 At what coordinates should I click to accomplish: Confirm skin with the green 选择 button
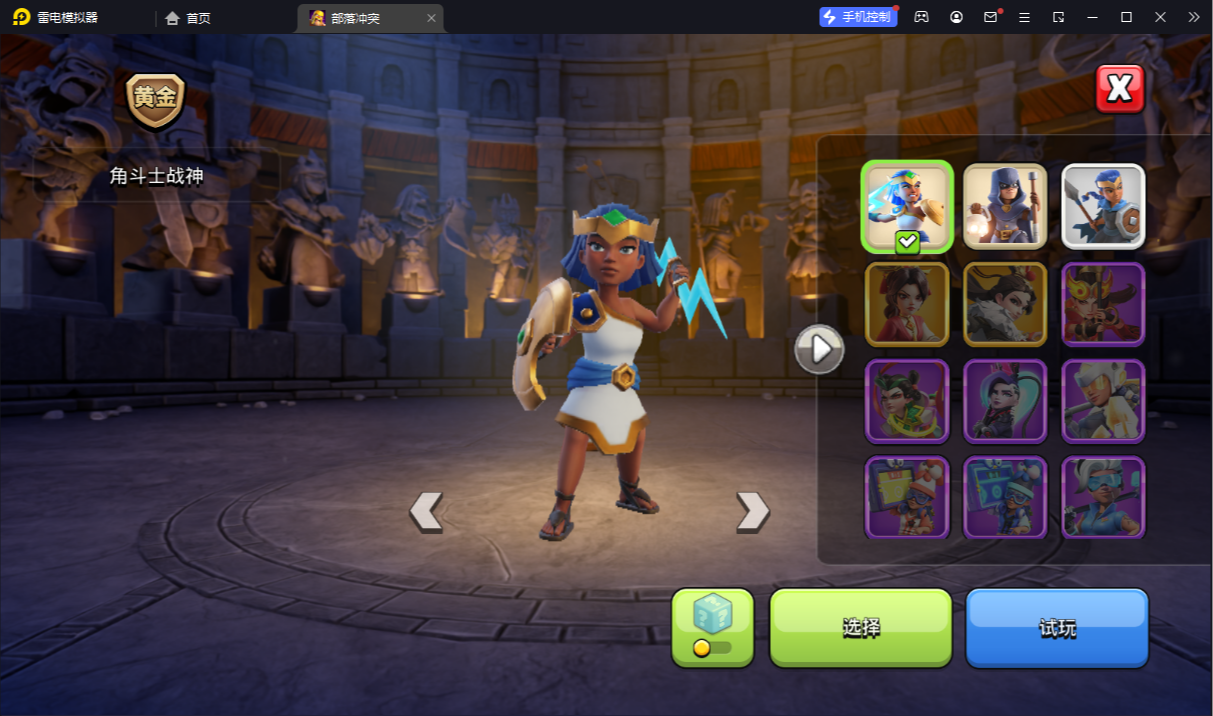(860, 627)
